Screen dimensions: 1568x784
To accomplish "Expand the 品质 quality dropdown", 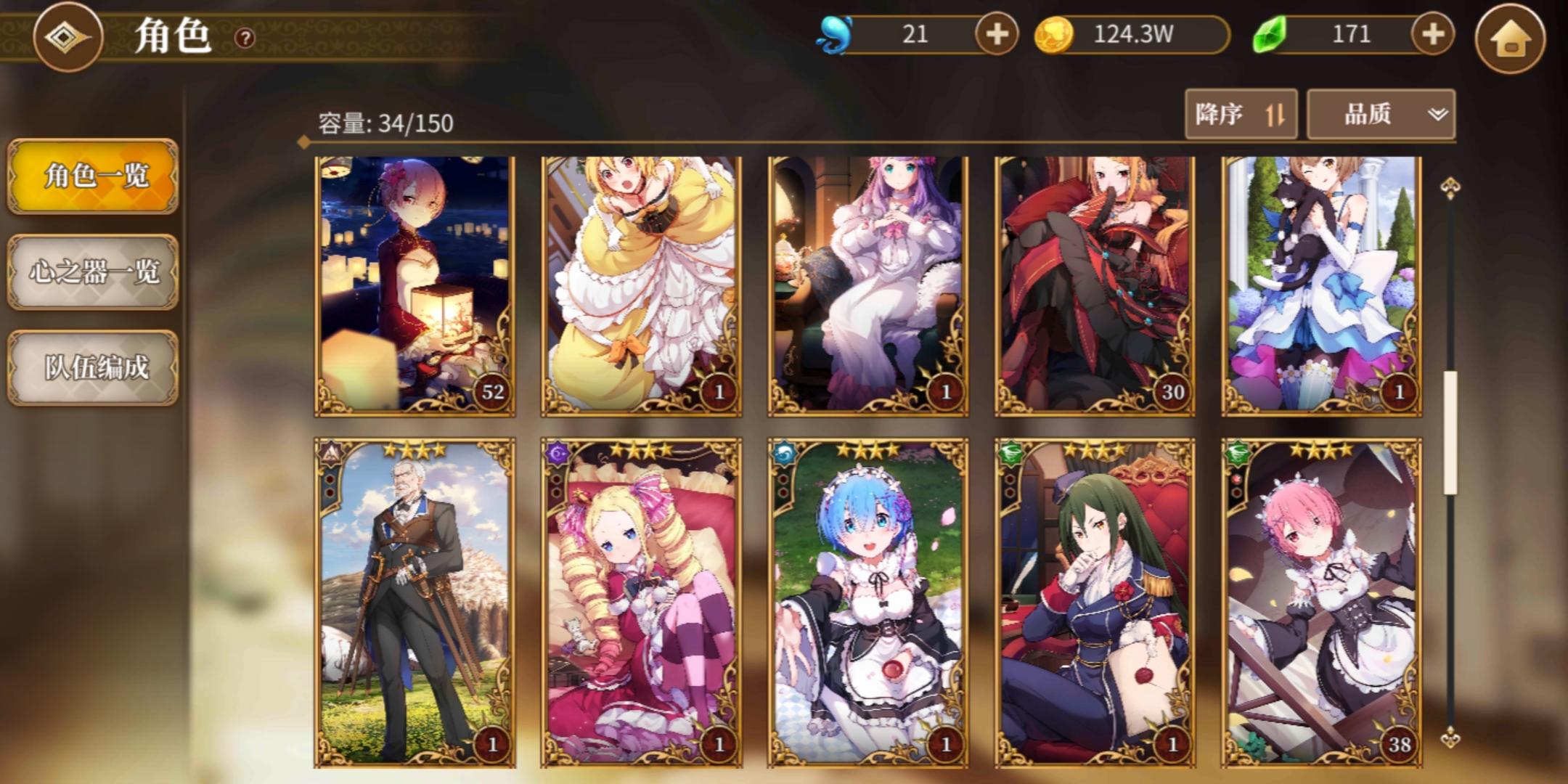I will 1379,114.
